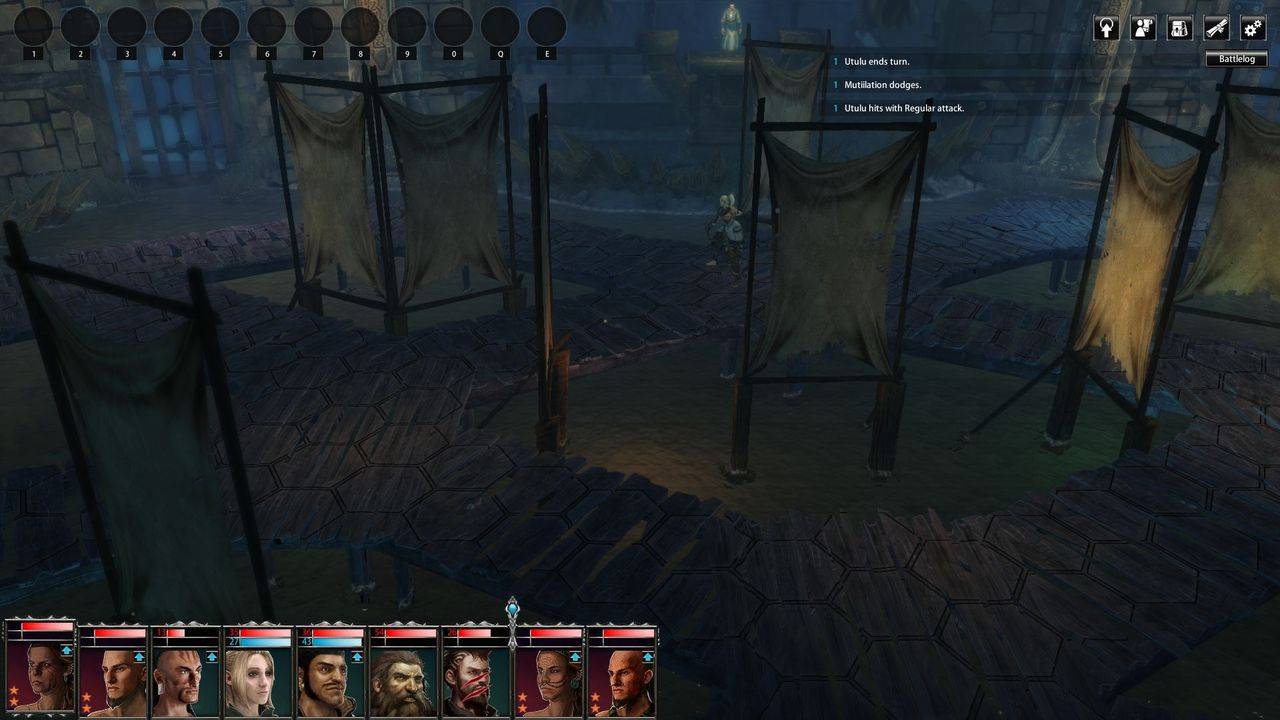Image resolution: width=1280 pixels, height=720 pixels.
Task: Open the Battlelog panel
Action: tap(1236, 59)
